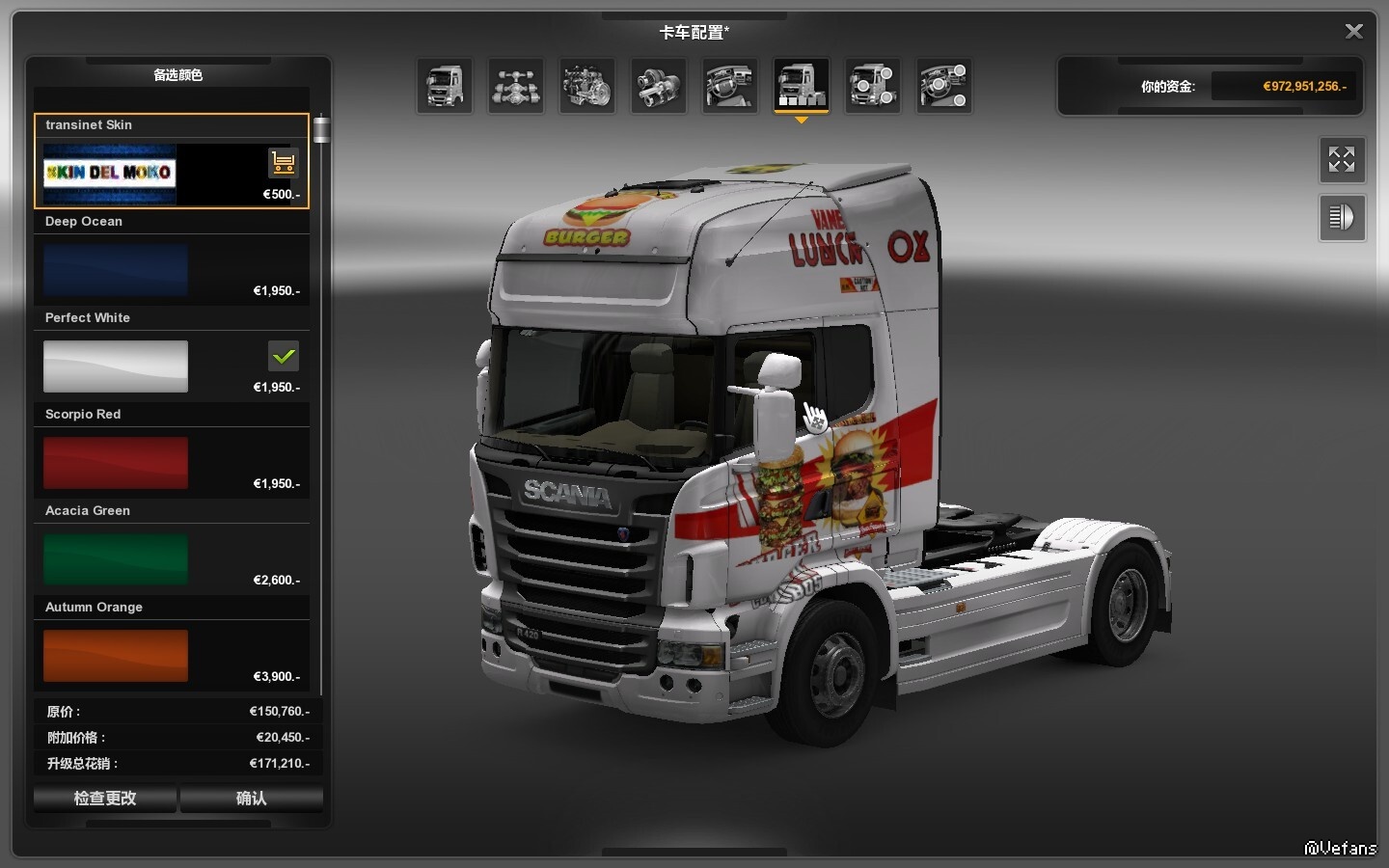The height and width of the screenshot is (868, 1389).
Task: Click the shopping cart on transinet Skin
Action: click(283, 163)
